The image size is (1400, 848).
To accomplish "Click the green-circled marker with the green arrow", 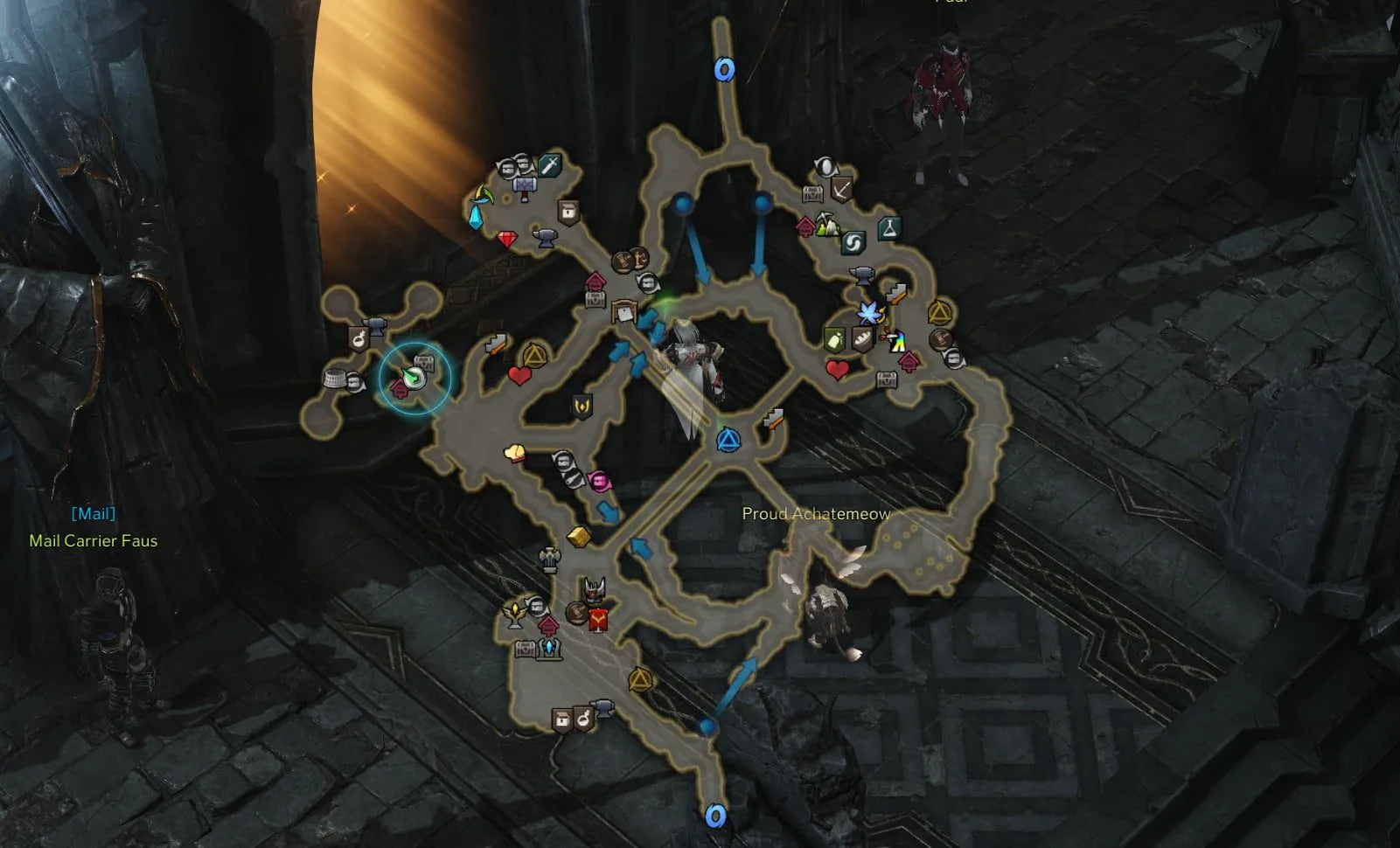I will tap(414, 376).
